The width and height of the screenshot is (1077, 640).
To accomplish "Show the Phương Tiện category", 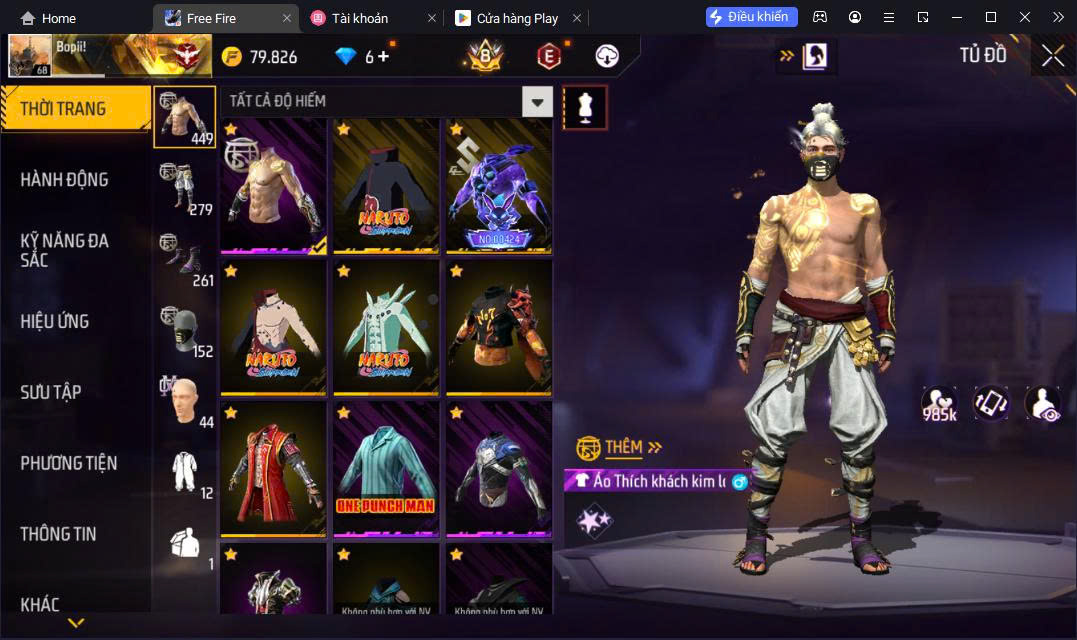I will [x=68, y=463].
